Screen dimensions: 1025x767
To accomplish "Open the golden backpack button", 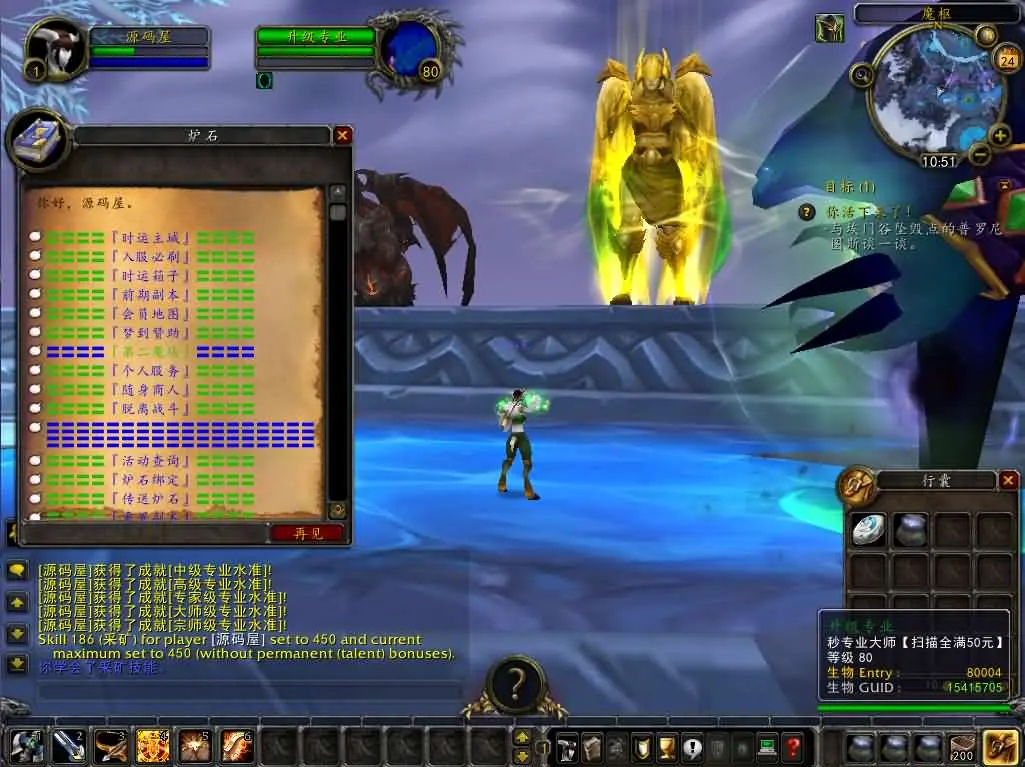I will 1000,747.
